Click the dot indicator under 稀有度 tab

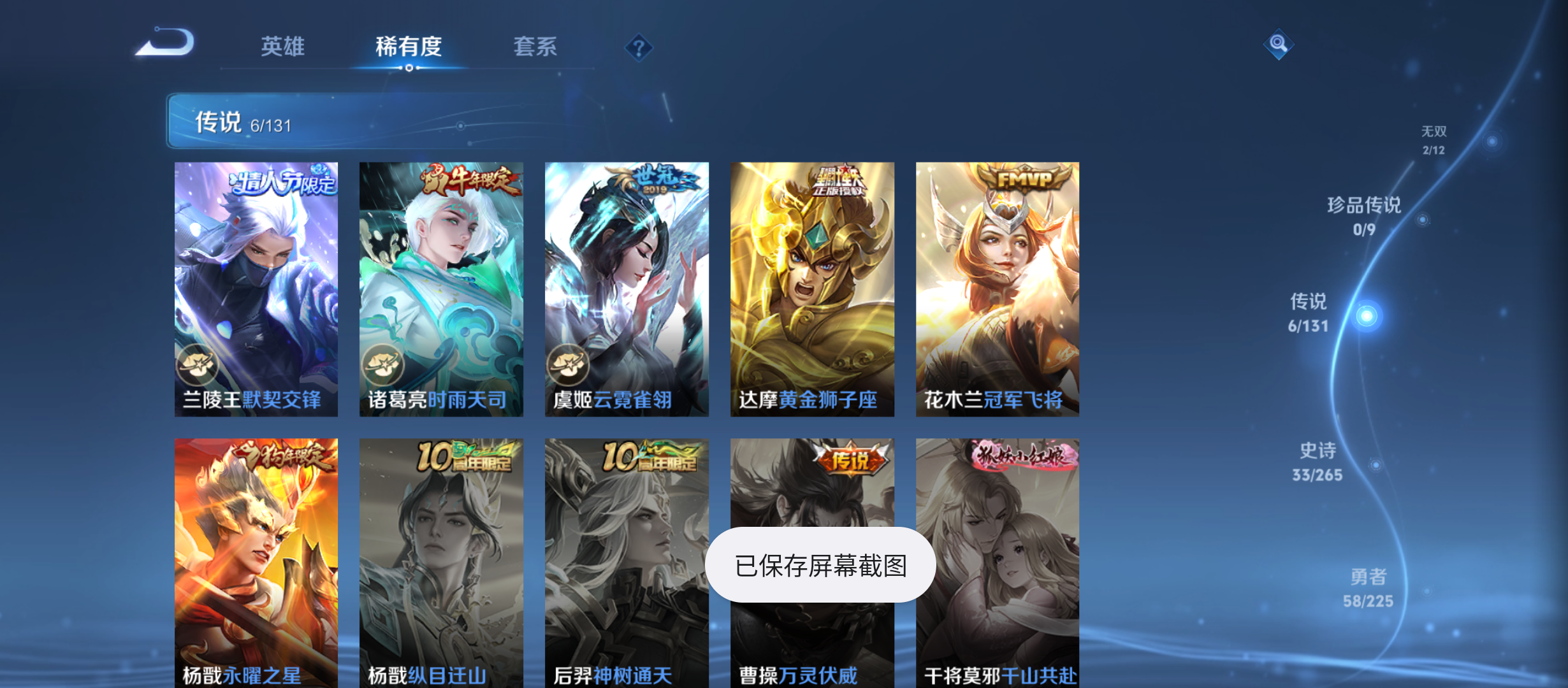pyautogui.click(x=409, y=68)
